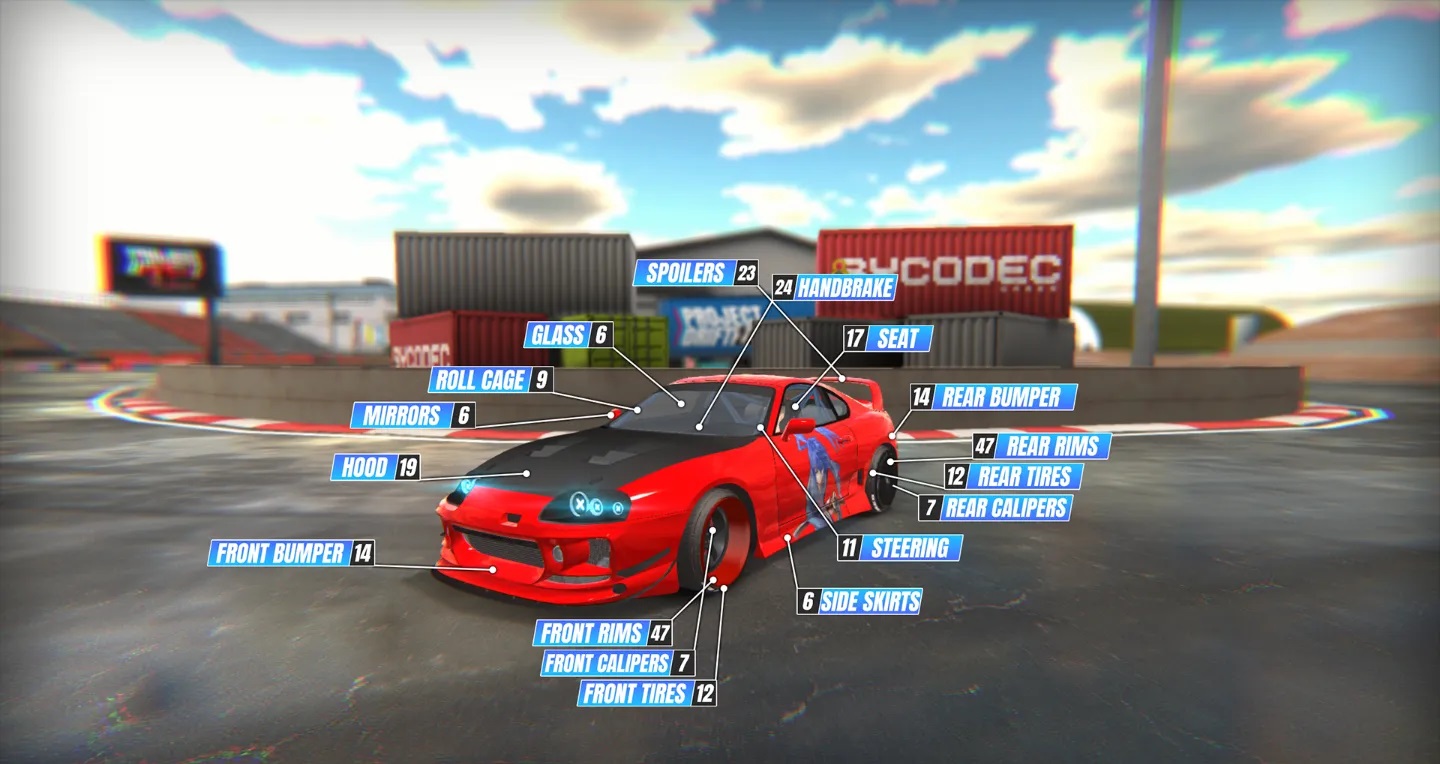Select the Spoilers part label
Screen dimensions: 1440x764
click(x=685, y=273)
